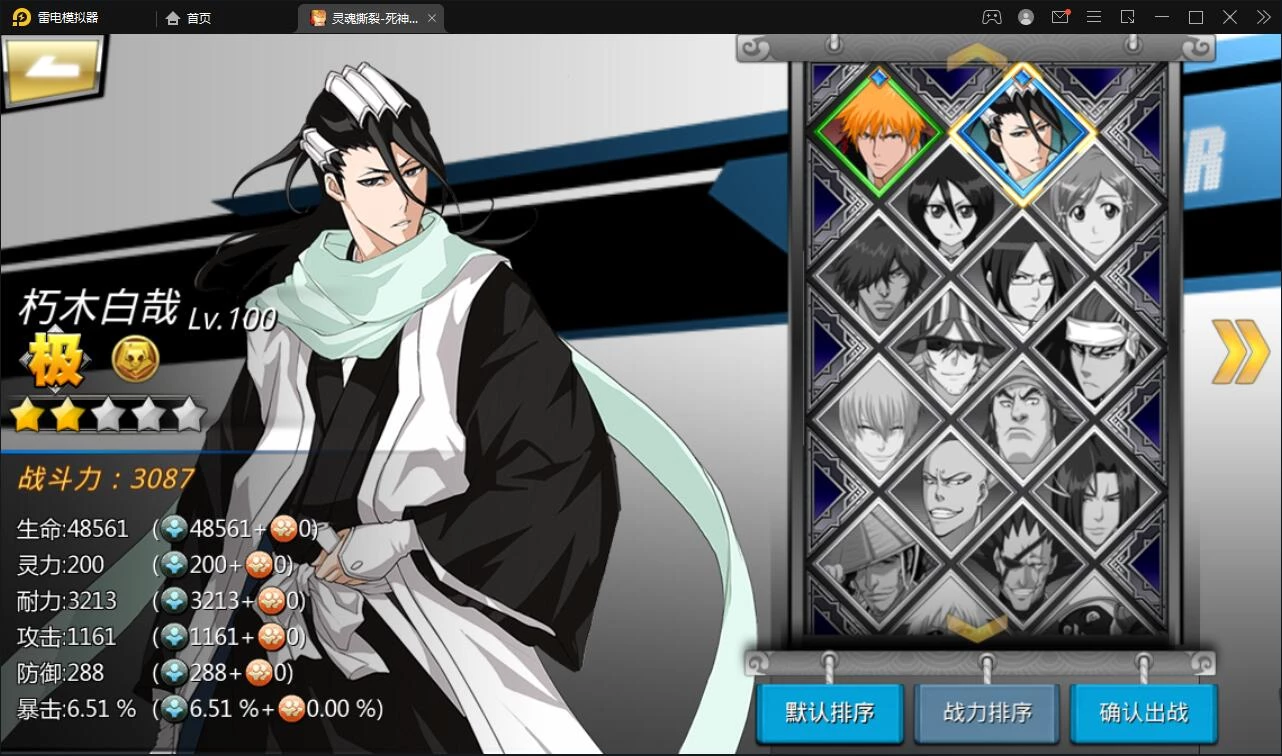Choose the highlighted Byakuya portrait tile
Screen dimensions: 1282x756
coord(1022,132)
